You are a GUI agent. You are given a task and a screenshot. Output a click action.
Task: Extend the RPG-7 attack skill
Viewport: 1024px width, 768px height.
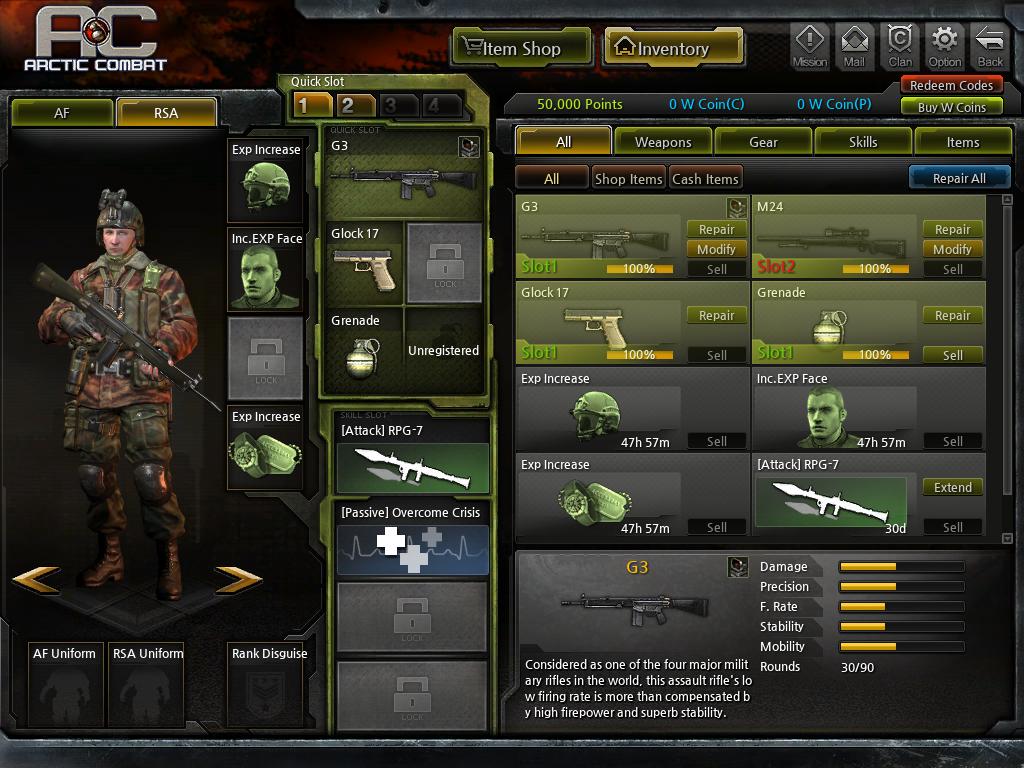click(x=952, y=487)
